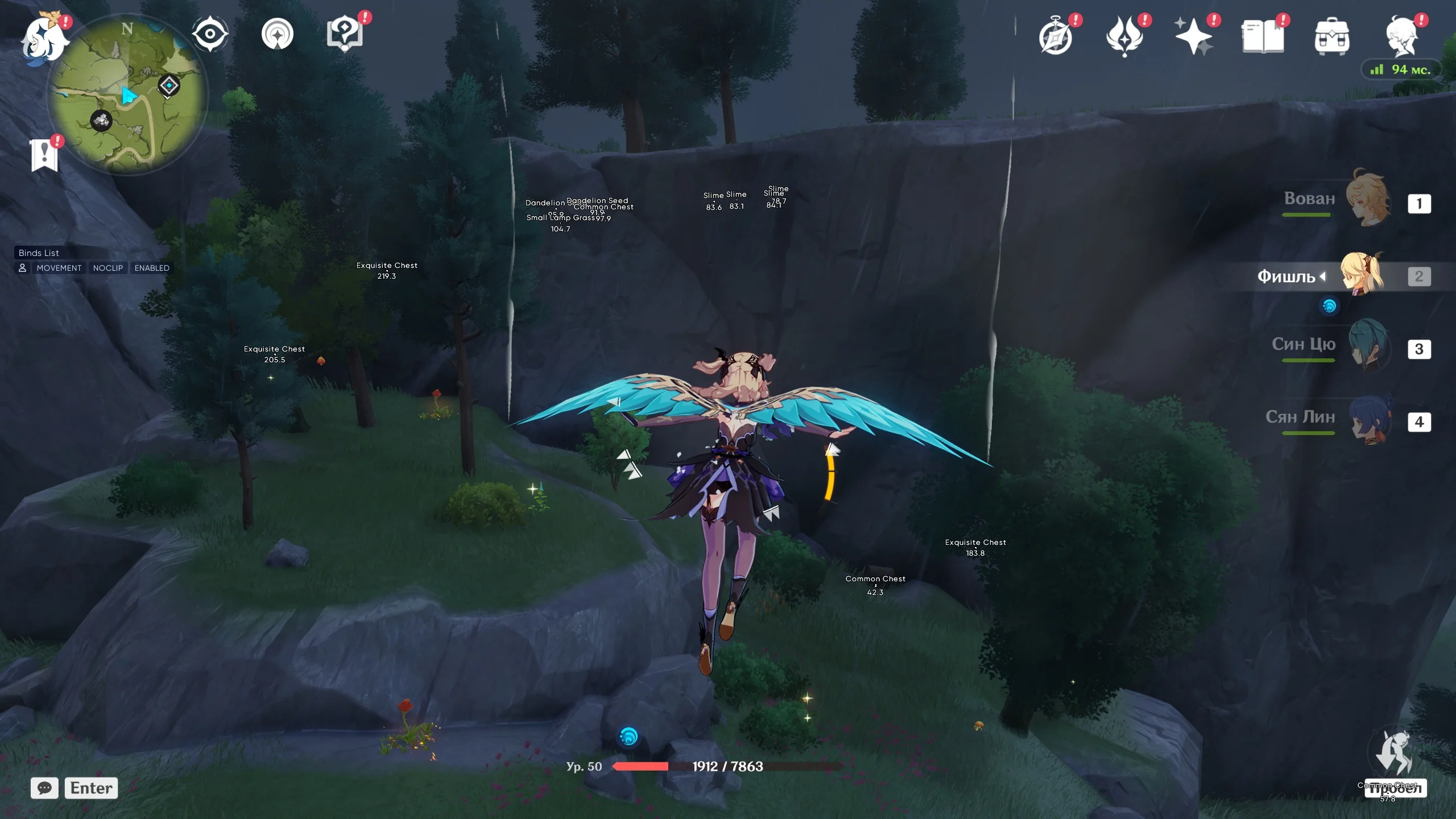
Task: Open the circular minimap
Action: coord(127,96)
